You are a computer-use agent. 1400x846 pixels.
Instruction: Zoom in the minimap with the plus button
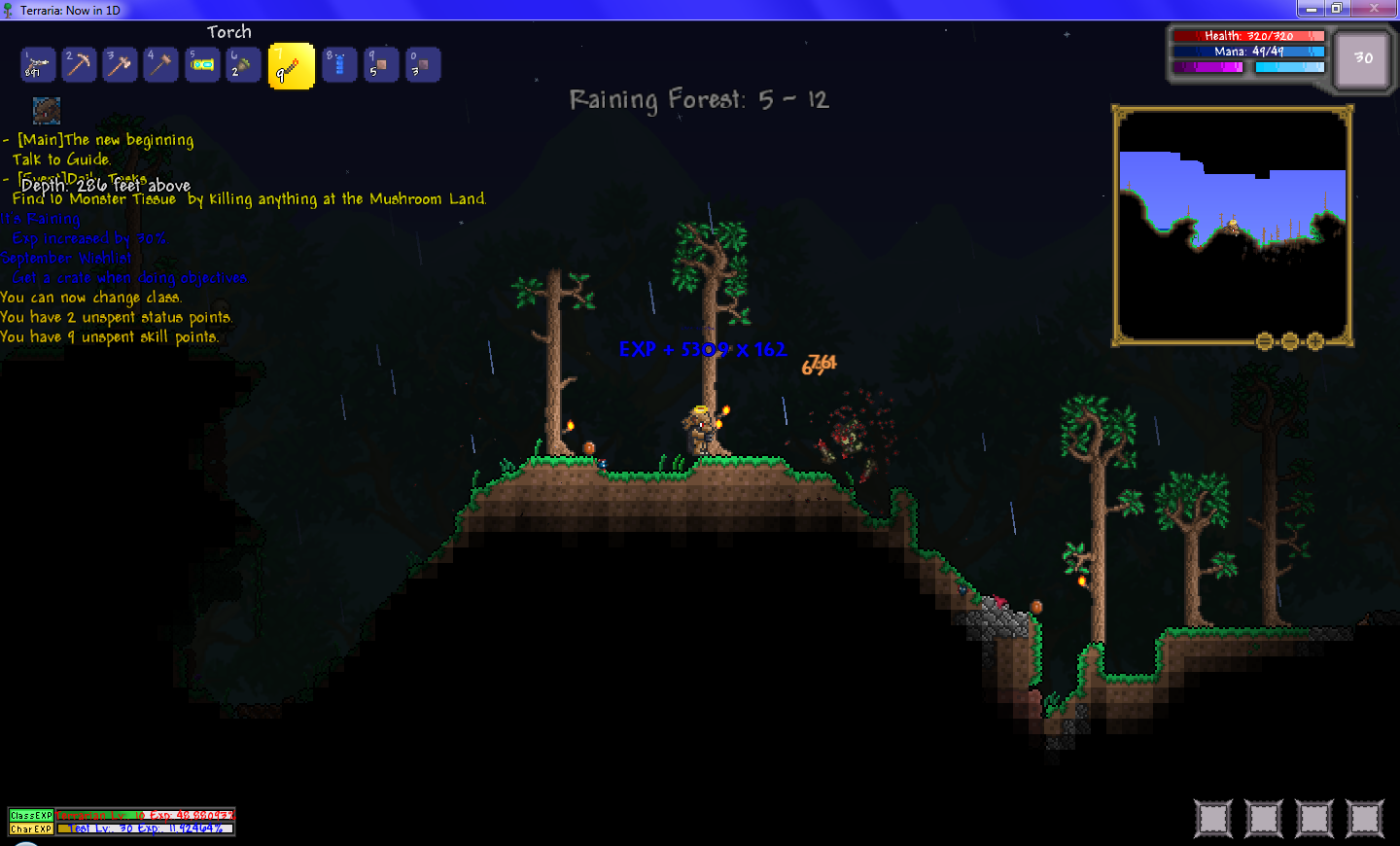[x=1314, y=341]
